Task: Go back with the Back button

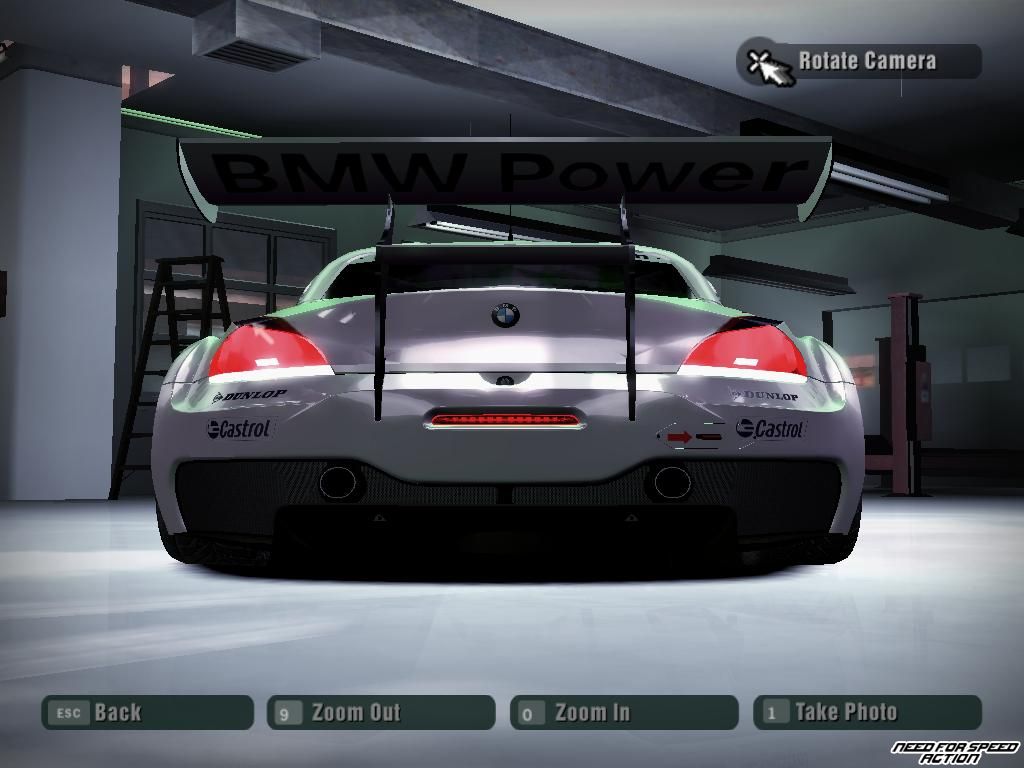Action: (x=146, y=712)
